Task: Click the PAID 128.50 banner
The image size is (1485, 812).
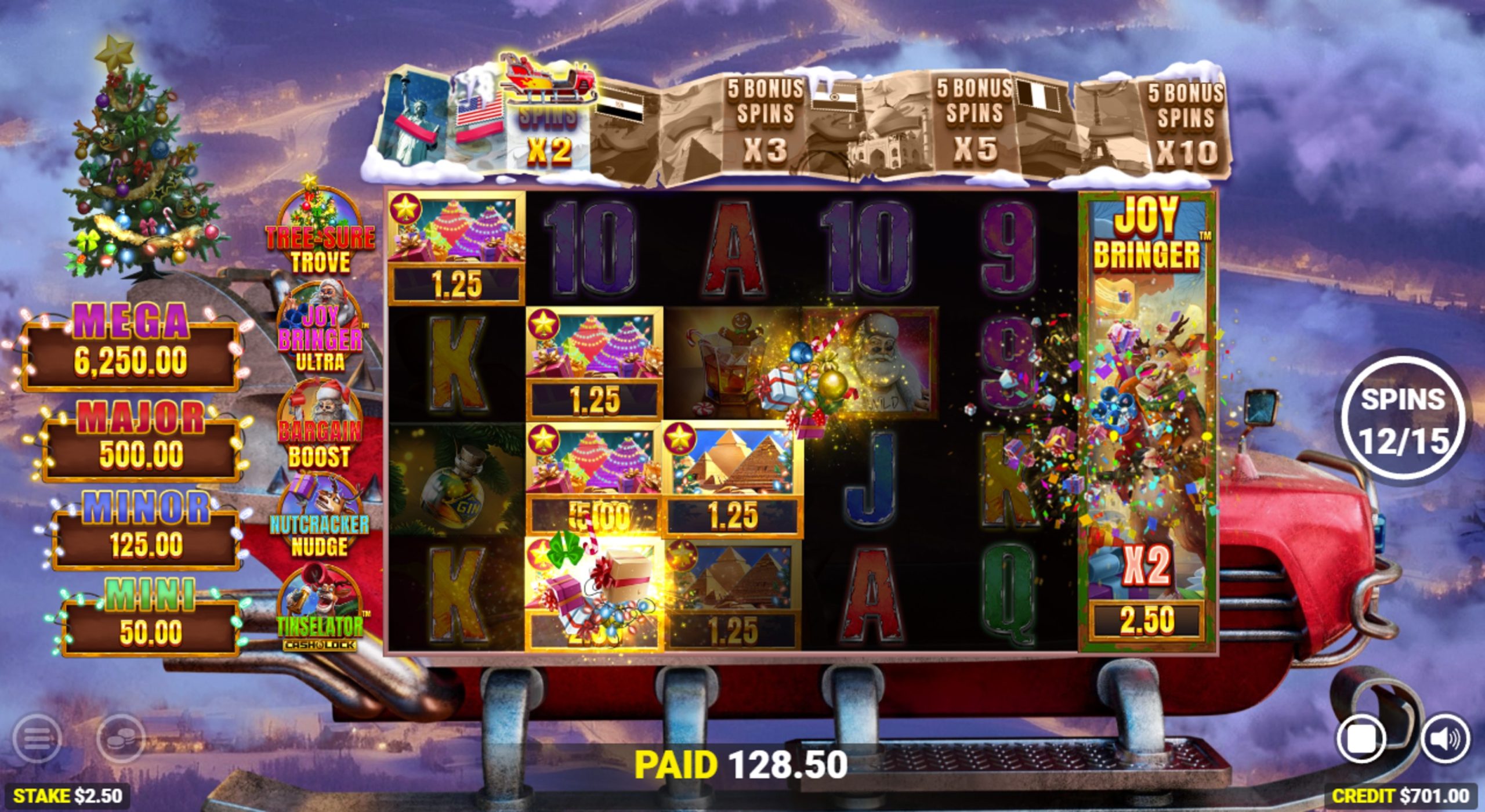Action: point(742,767)
